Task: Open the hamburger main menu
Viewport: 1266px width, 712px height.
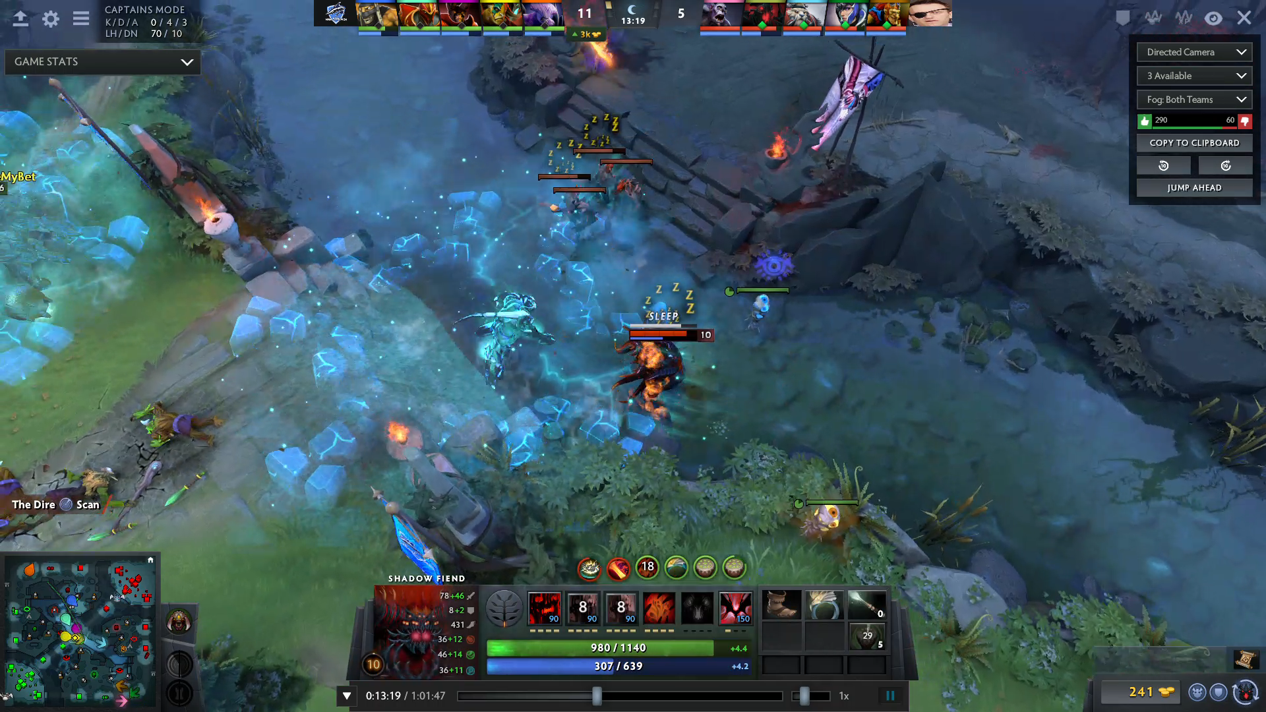Action: 81,19
